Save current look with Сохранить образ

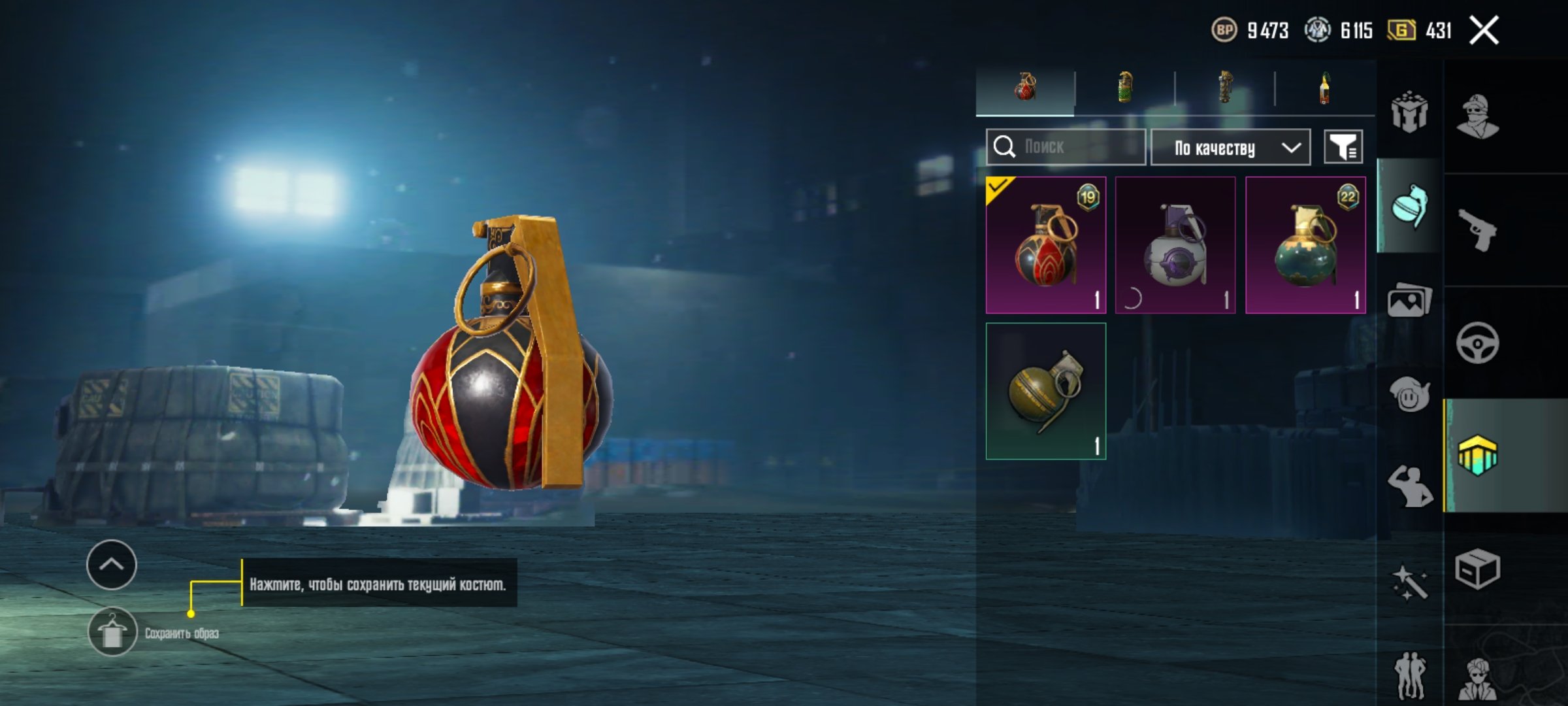[112, 632]
